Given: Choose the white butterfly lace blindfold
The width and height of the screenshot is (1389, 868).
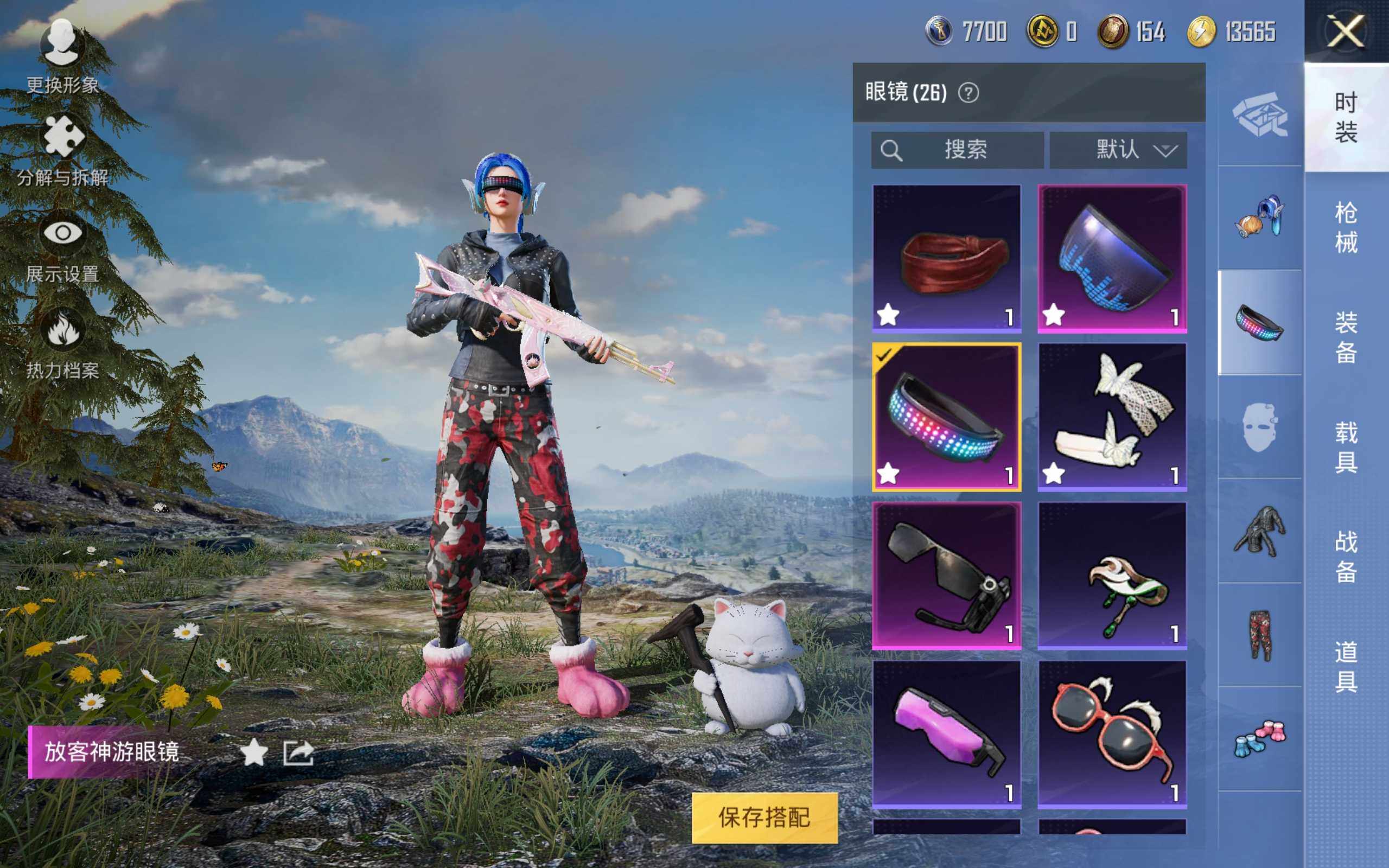Looking at the screenshot, I should pyautogui.click(x=1112, y=417).
